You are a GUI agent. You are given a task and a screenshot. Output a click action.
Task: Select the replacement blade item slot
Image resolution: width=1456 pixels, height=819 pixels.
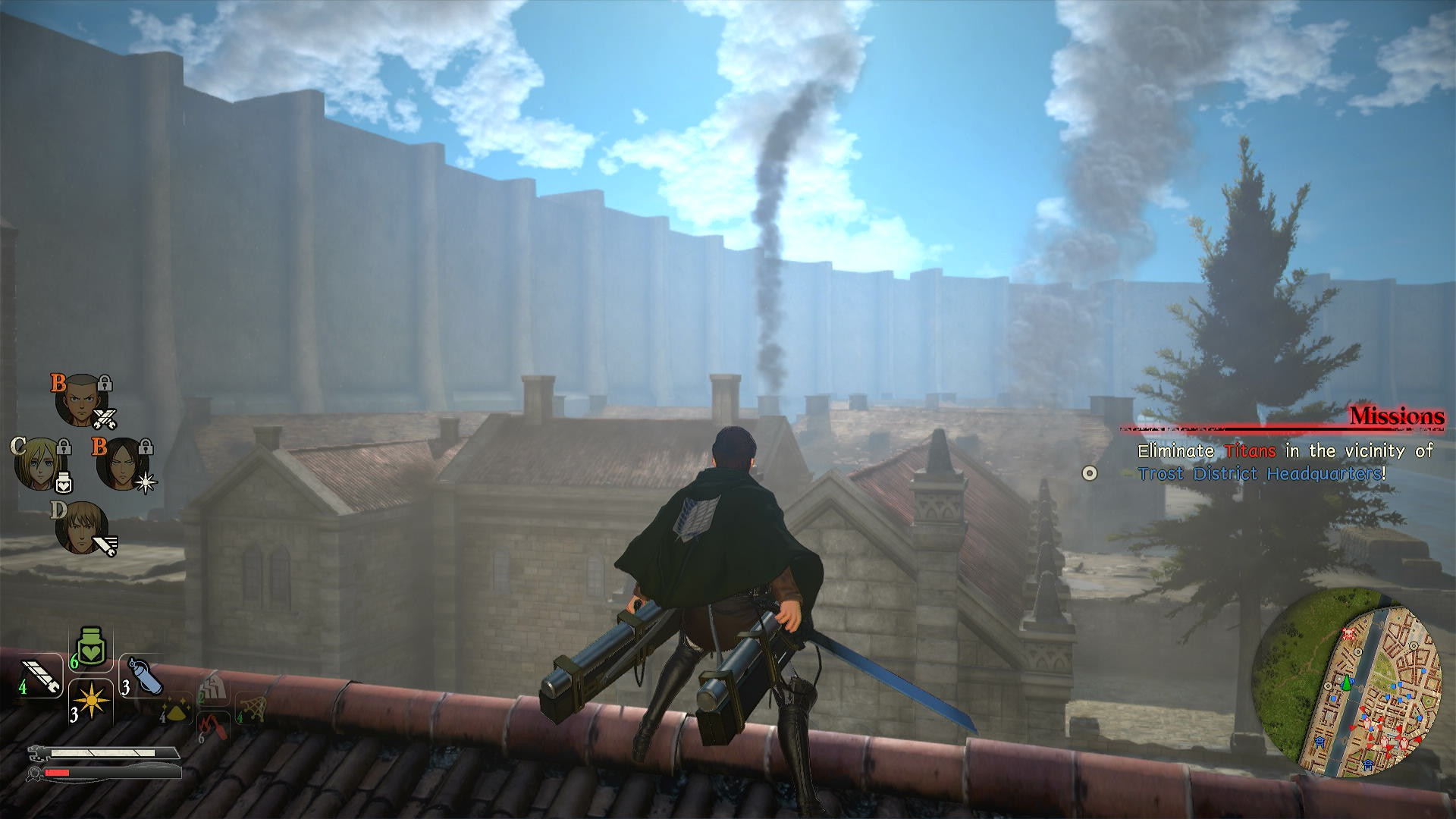pyautogui.click(x=40, y=676)
